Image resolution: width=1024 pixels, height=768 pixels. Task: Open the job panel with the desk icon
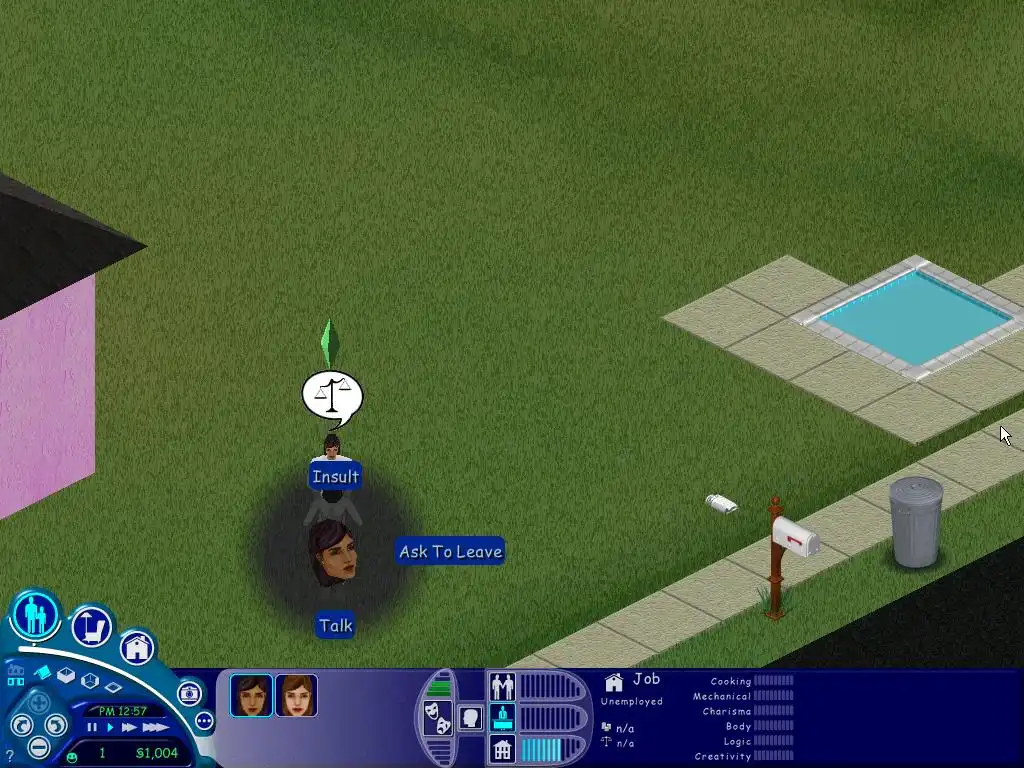click(x=502, y=717)
